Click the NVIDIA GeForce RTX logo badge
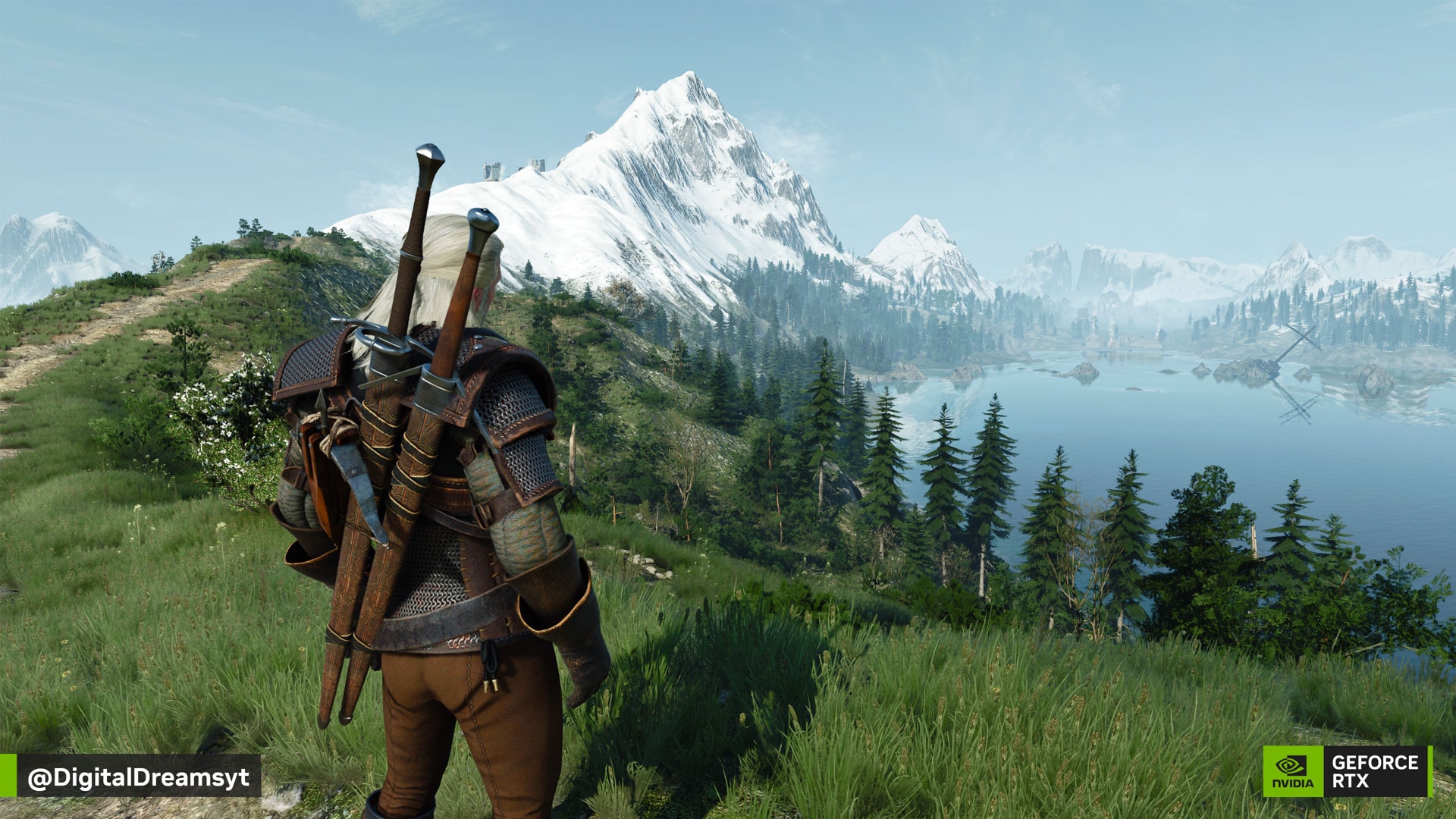1456x819 pixels. [x=1347, y=771]
